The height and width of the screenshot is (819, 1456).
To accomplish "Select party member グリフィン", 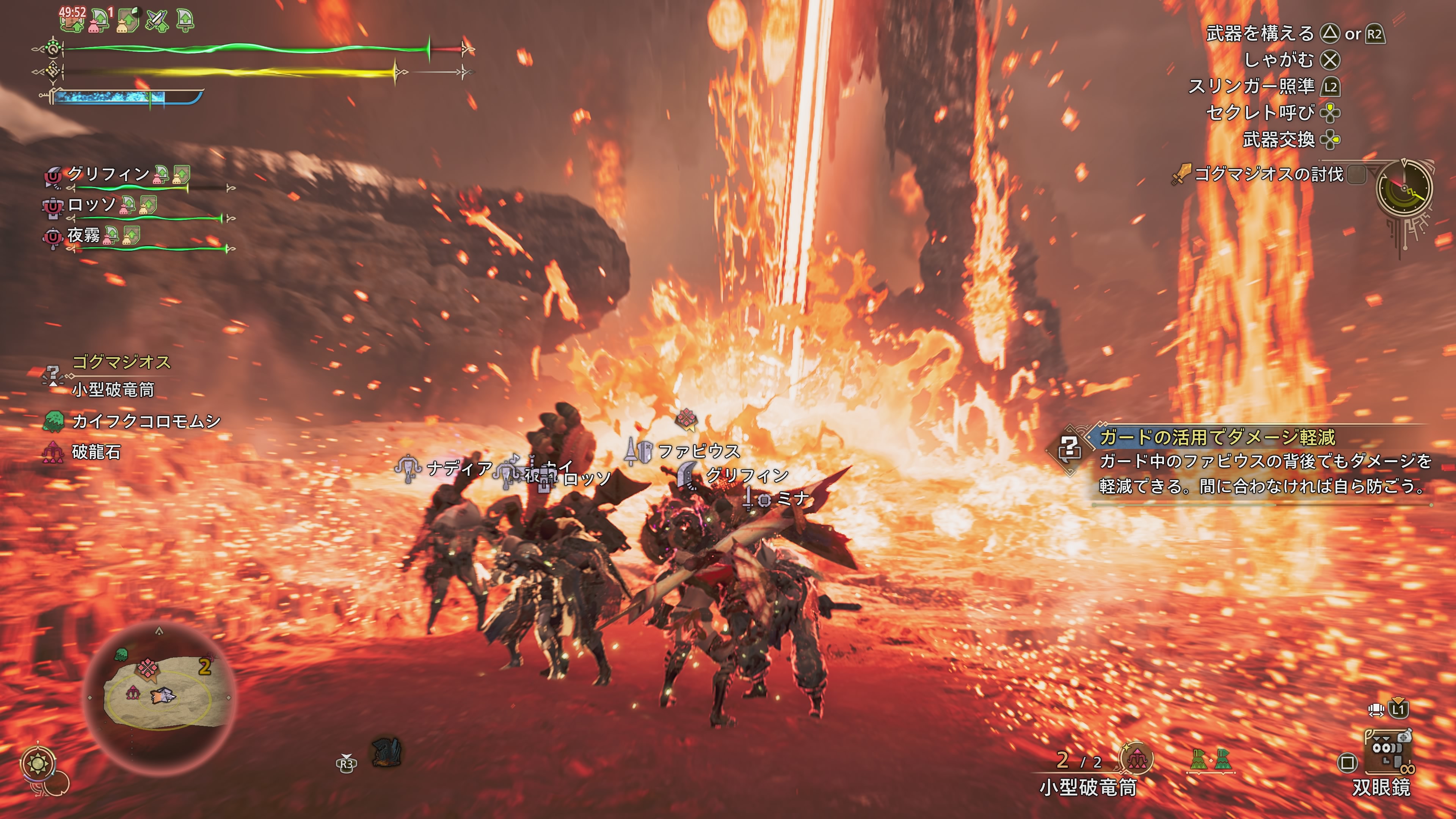I will (107, 174).
